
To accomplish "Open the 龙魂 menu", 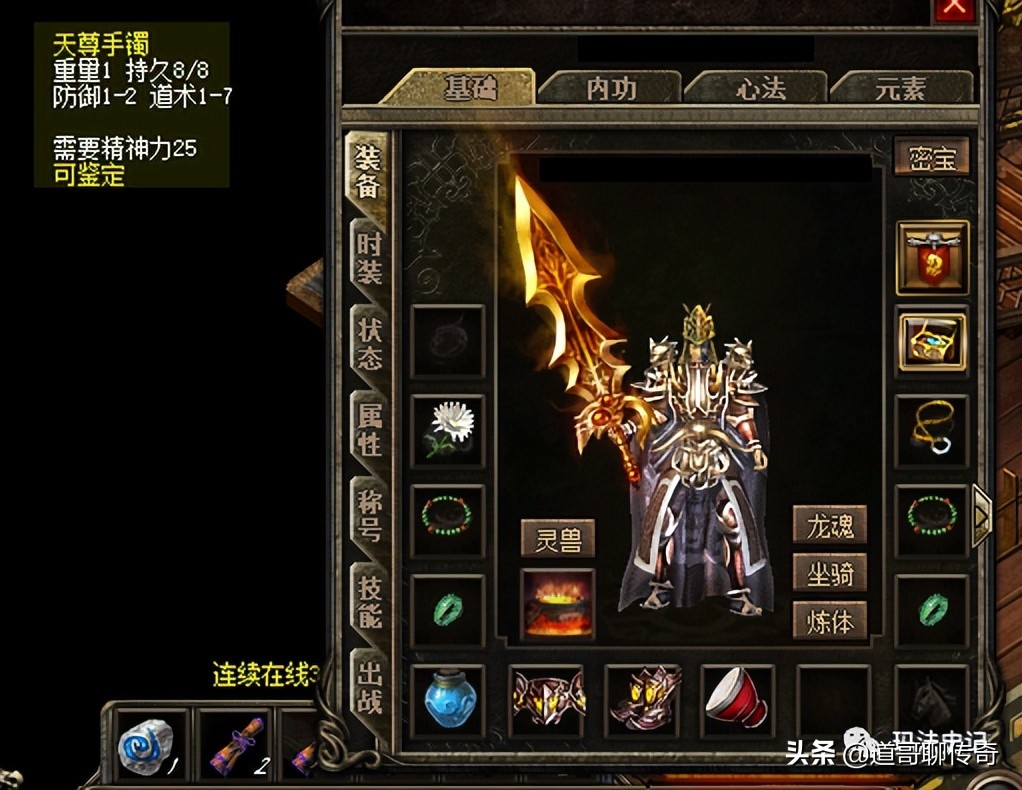I will pyautogui.click(x=829, y=523).
